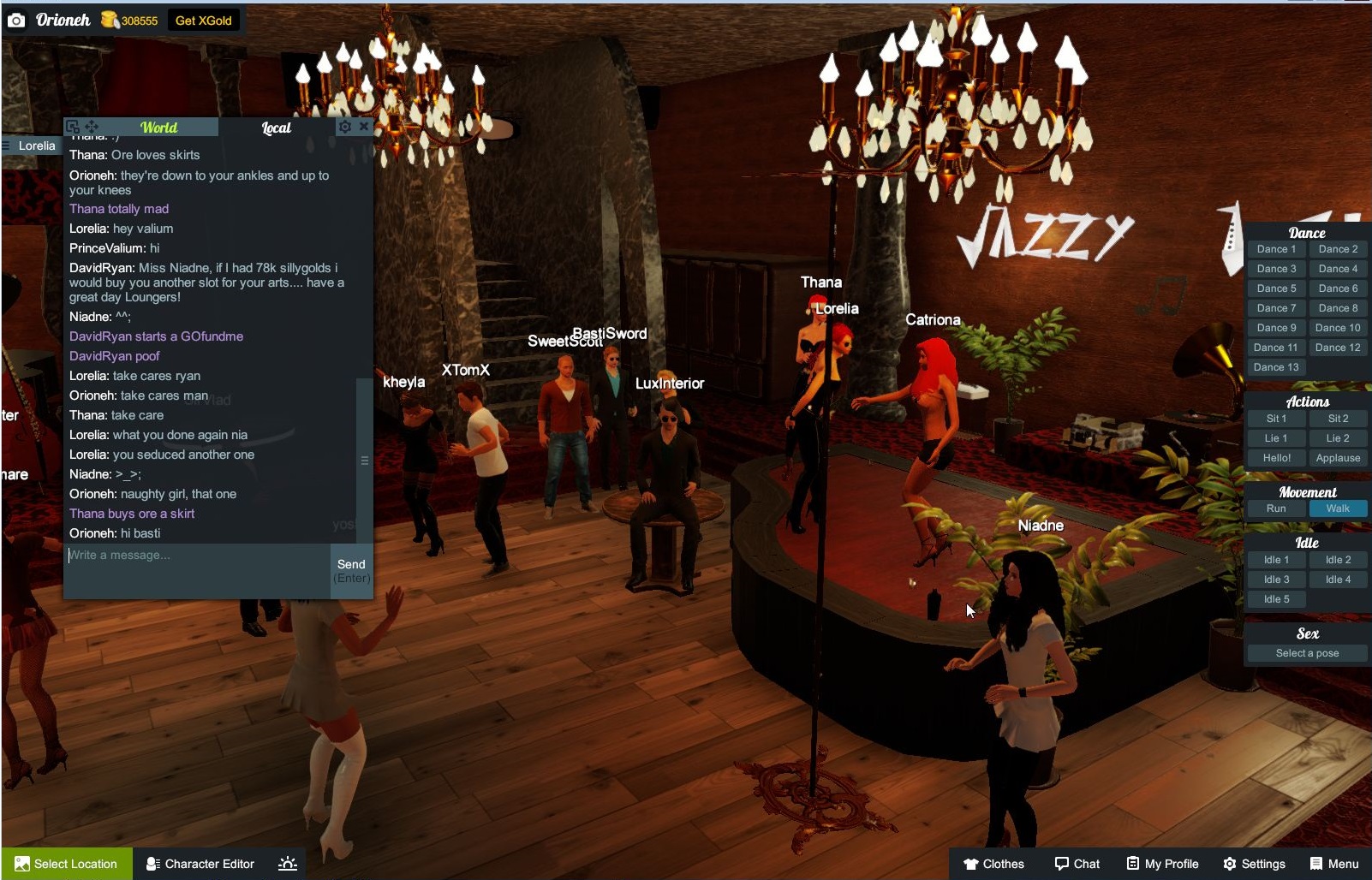Trigger the Hello! action button

coord(1276,458)
